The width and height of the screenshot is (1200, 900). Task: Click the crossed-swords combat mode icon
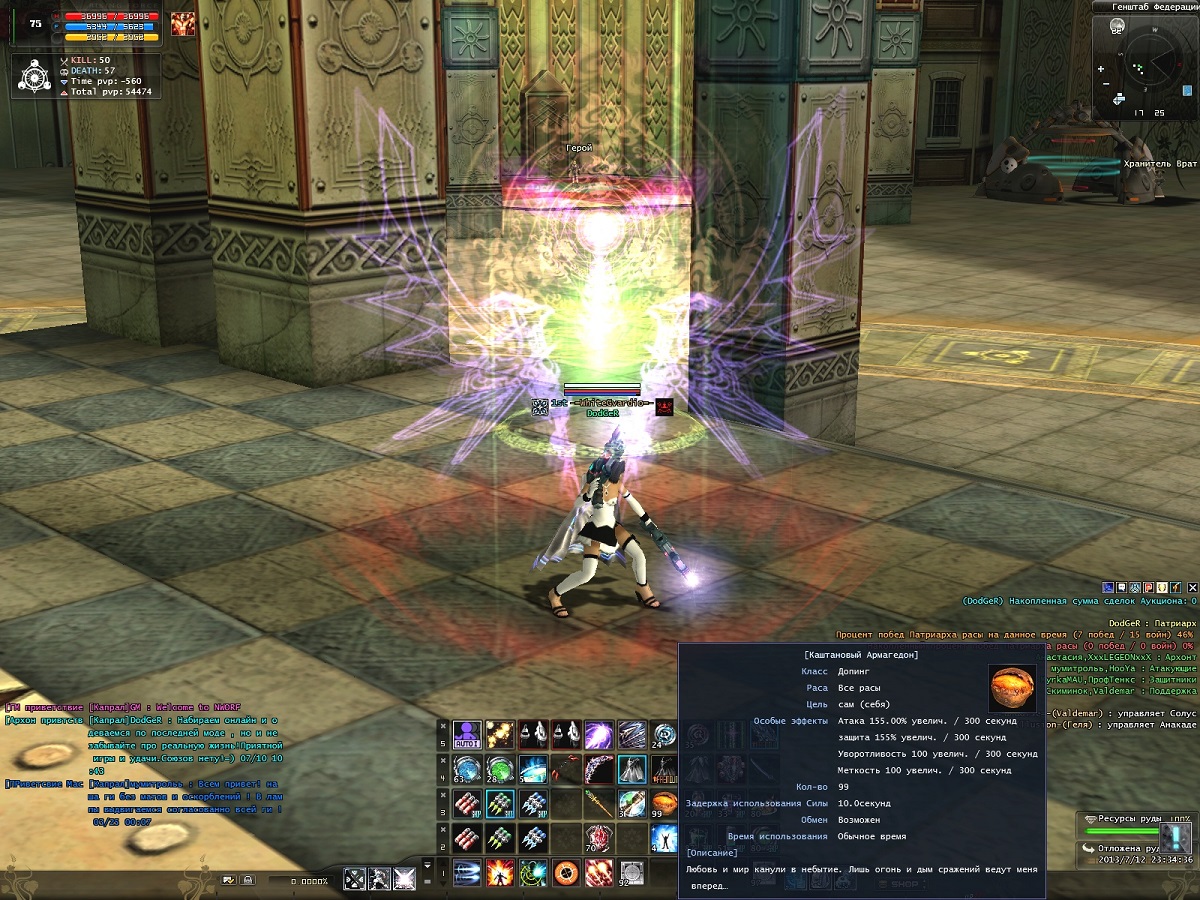[x=355, y=879]
